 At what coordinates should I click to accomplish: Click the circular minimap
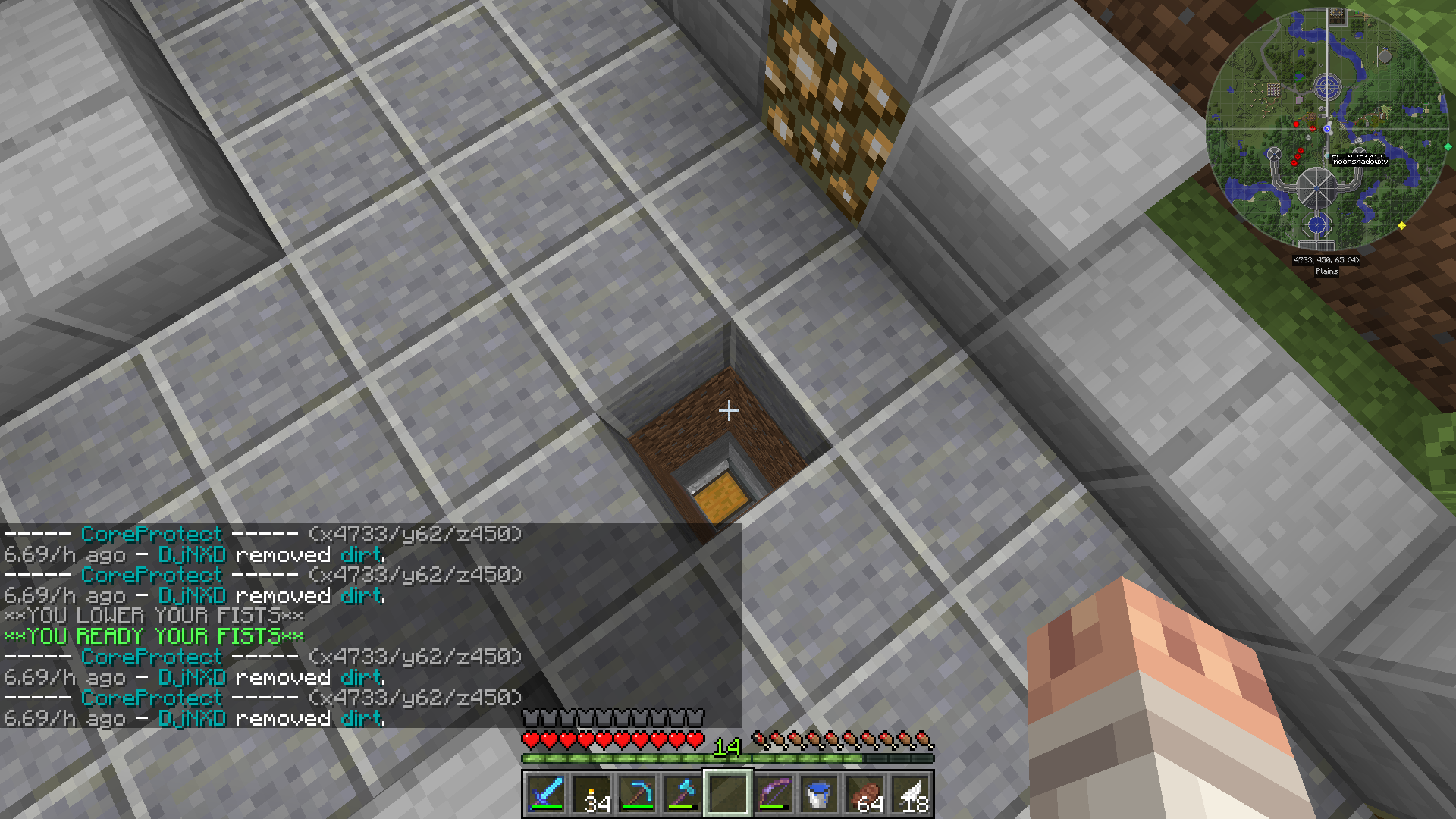(1327, 129)
